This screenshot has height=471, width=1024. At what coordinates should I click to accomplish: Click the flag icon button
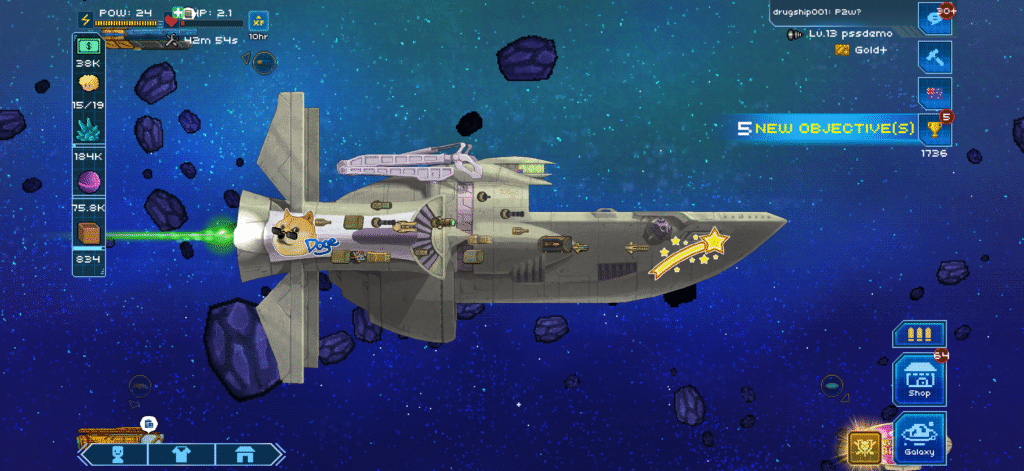(934, 94)
